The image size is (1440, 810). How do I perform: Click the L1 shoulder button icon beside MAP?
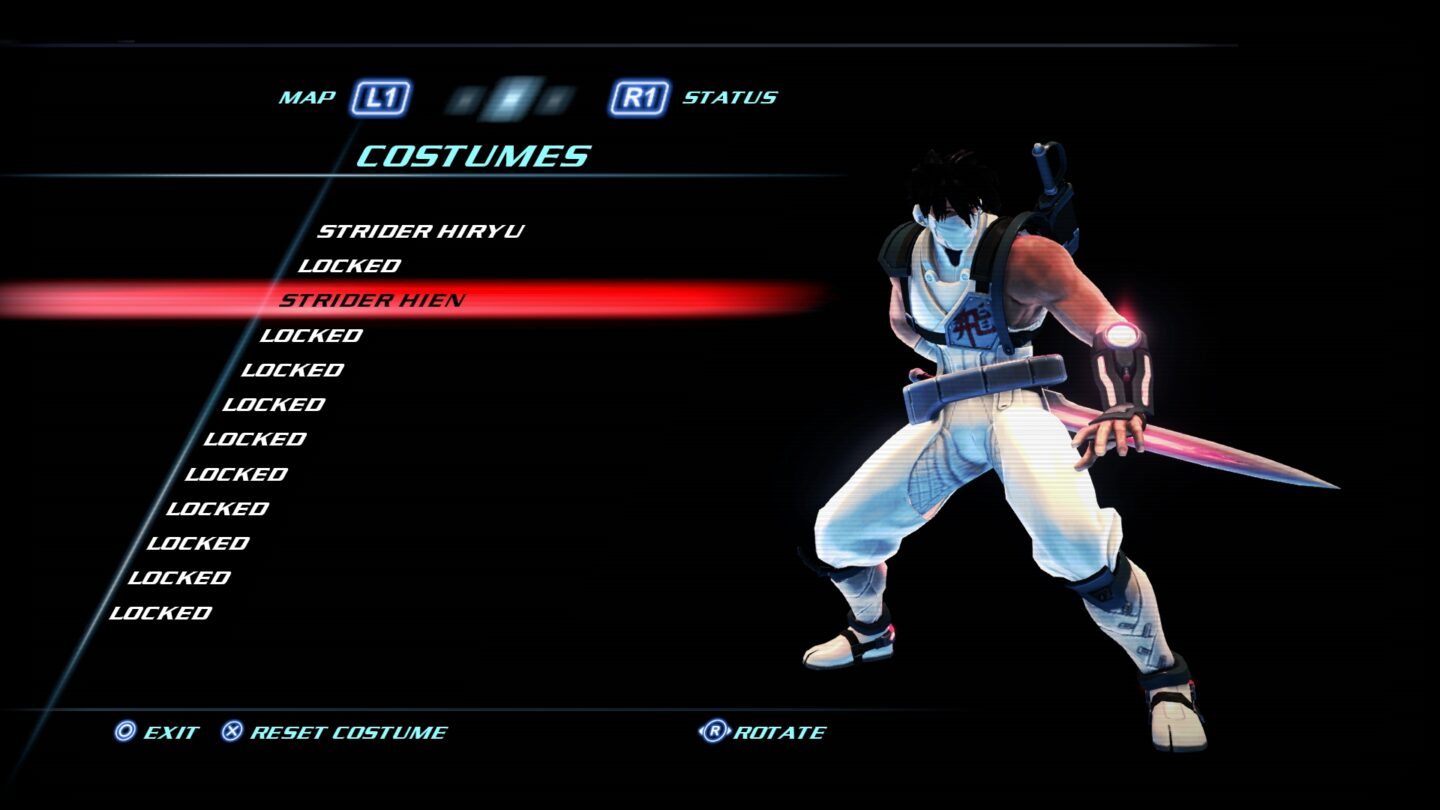380,97
